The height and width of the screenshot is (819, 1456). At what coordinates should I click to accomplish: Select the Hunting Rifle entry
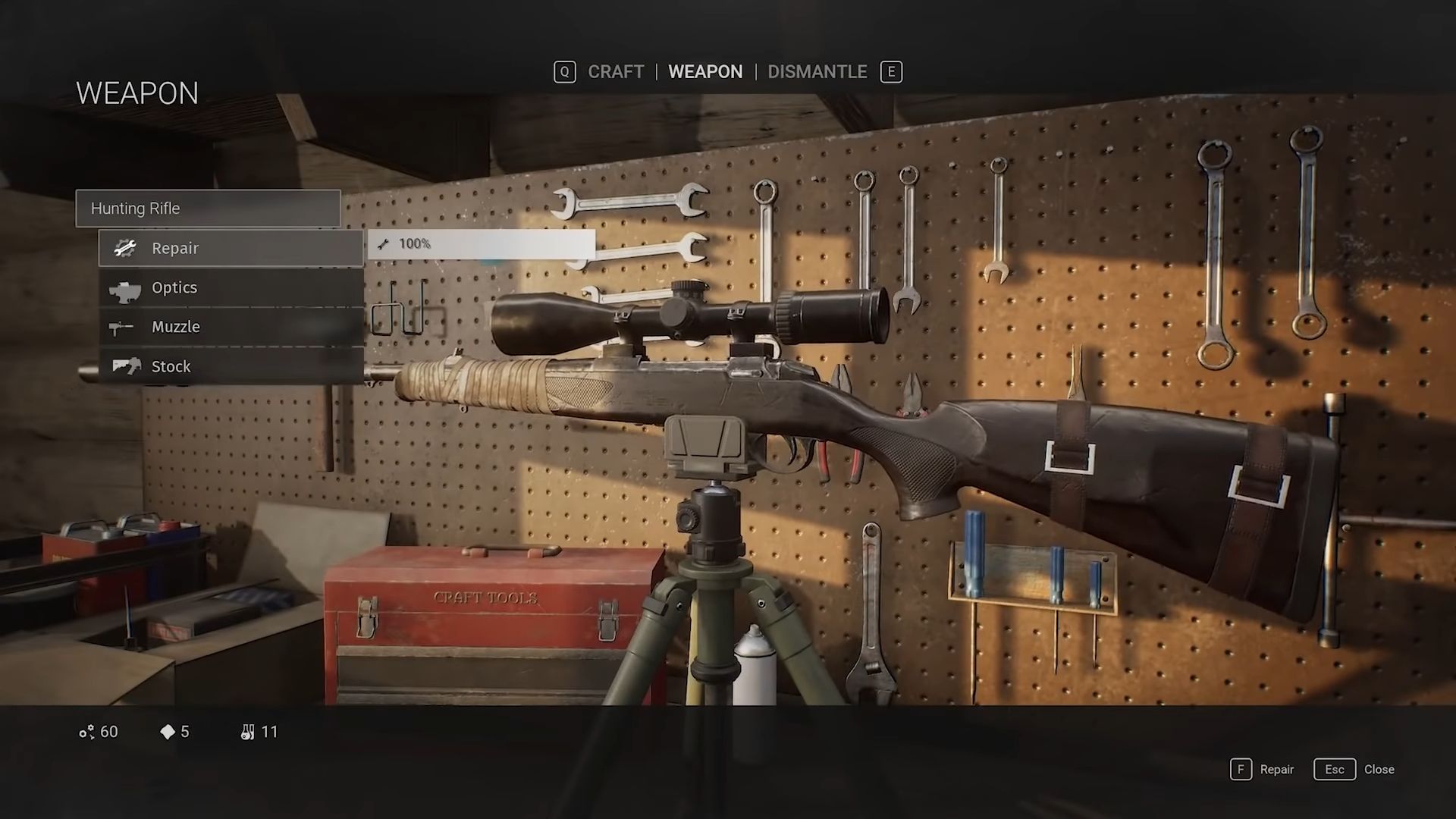(208, 209)
